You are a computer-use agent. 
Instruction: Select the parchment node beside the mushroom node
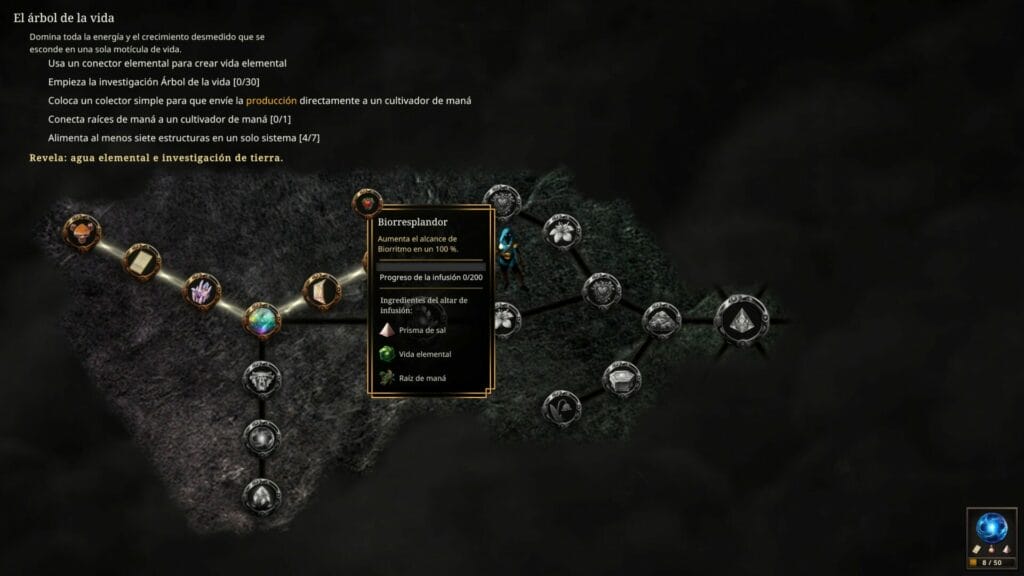[x=141, y=261]
